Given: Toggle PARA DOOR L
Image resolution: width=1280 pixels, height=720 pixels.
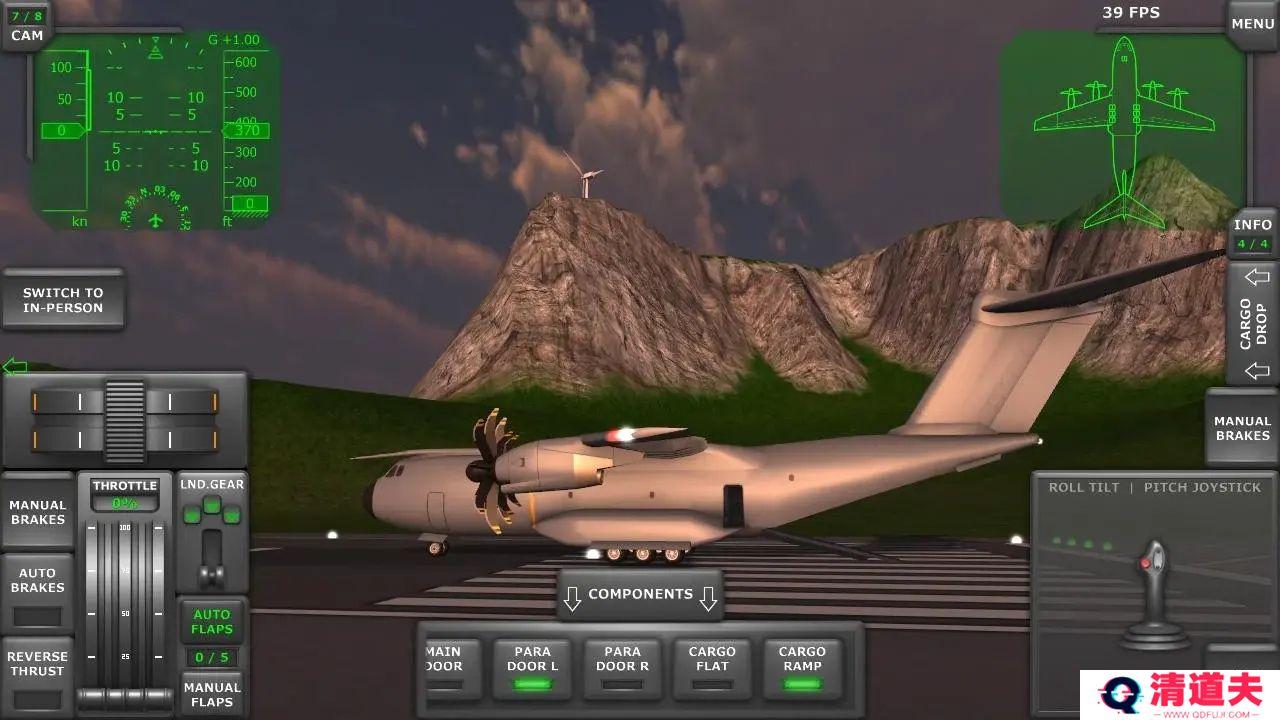Looking at the screenshot, I should tap(532, 668).
